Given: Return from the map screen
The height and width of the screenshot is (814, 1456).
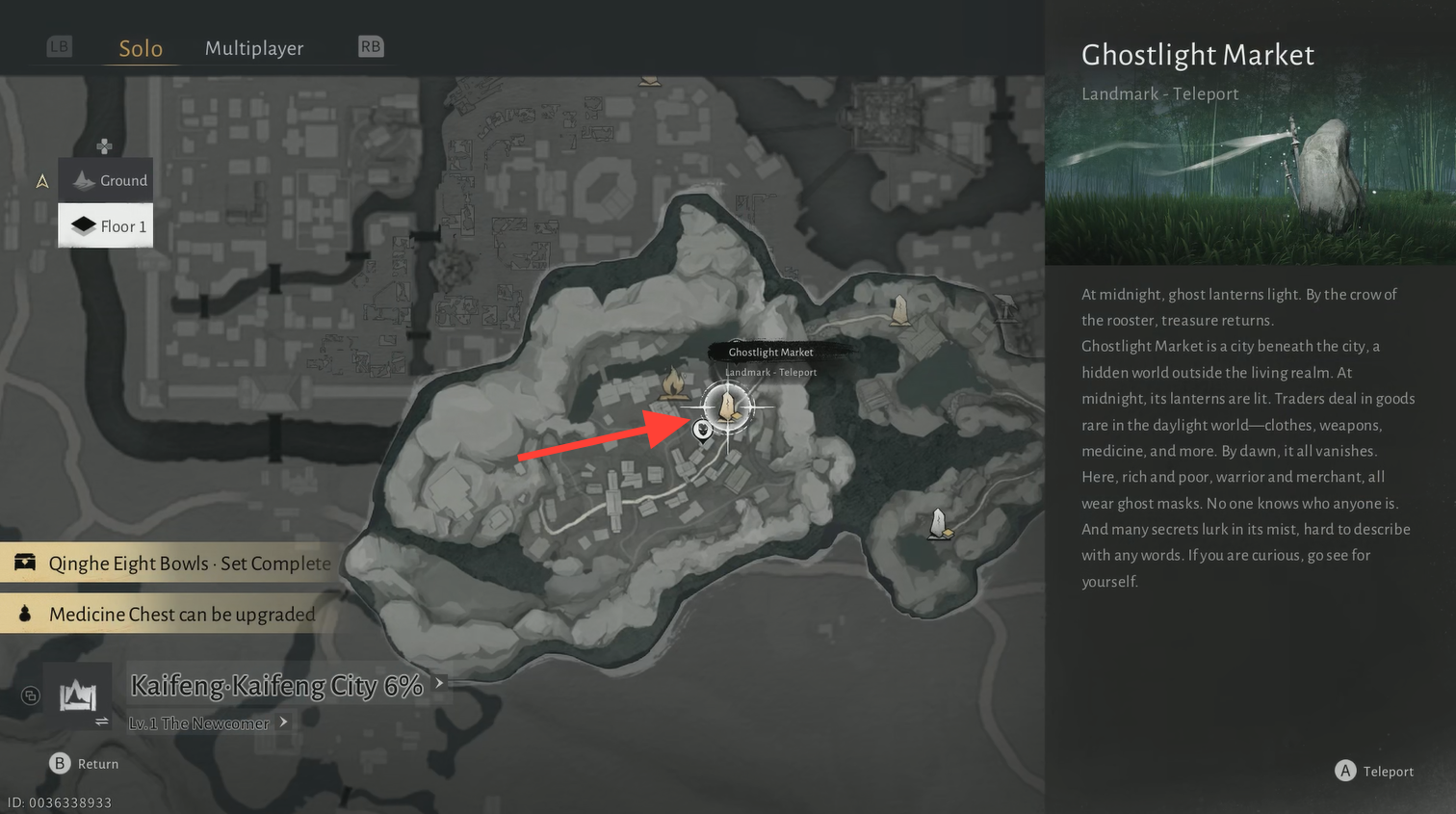Looking at the screenshot, I should point(84,763).
